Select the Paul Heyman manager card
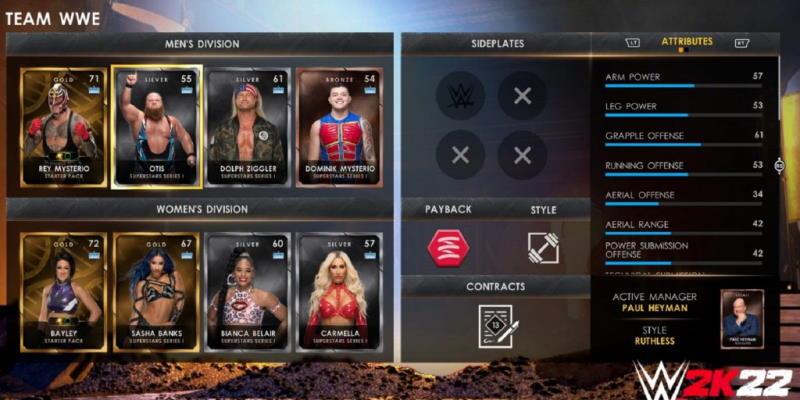 pos(742,319)
